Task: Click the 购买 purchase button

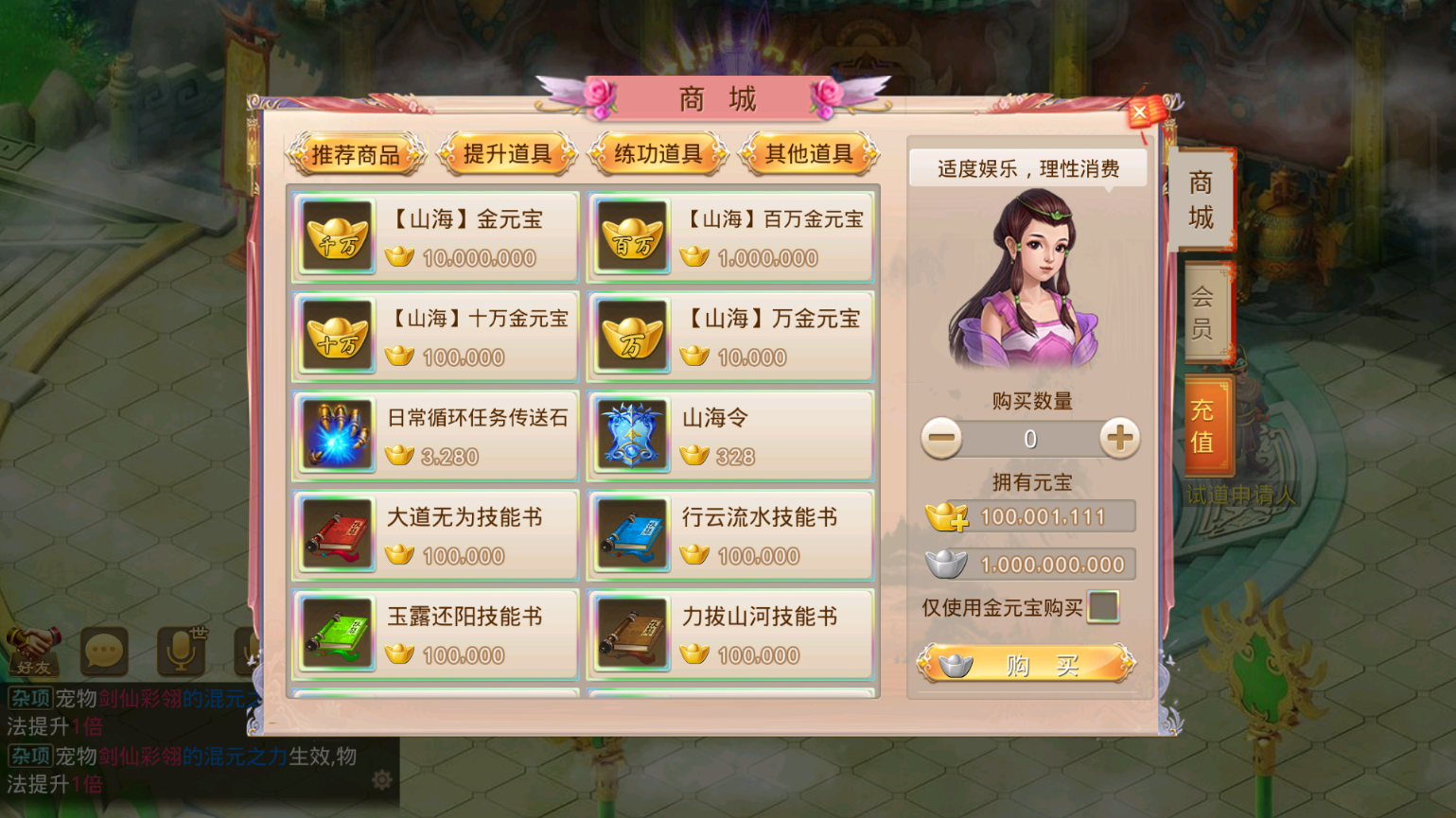Action: tap(1028, 663)
